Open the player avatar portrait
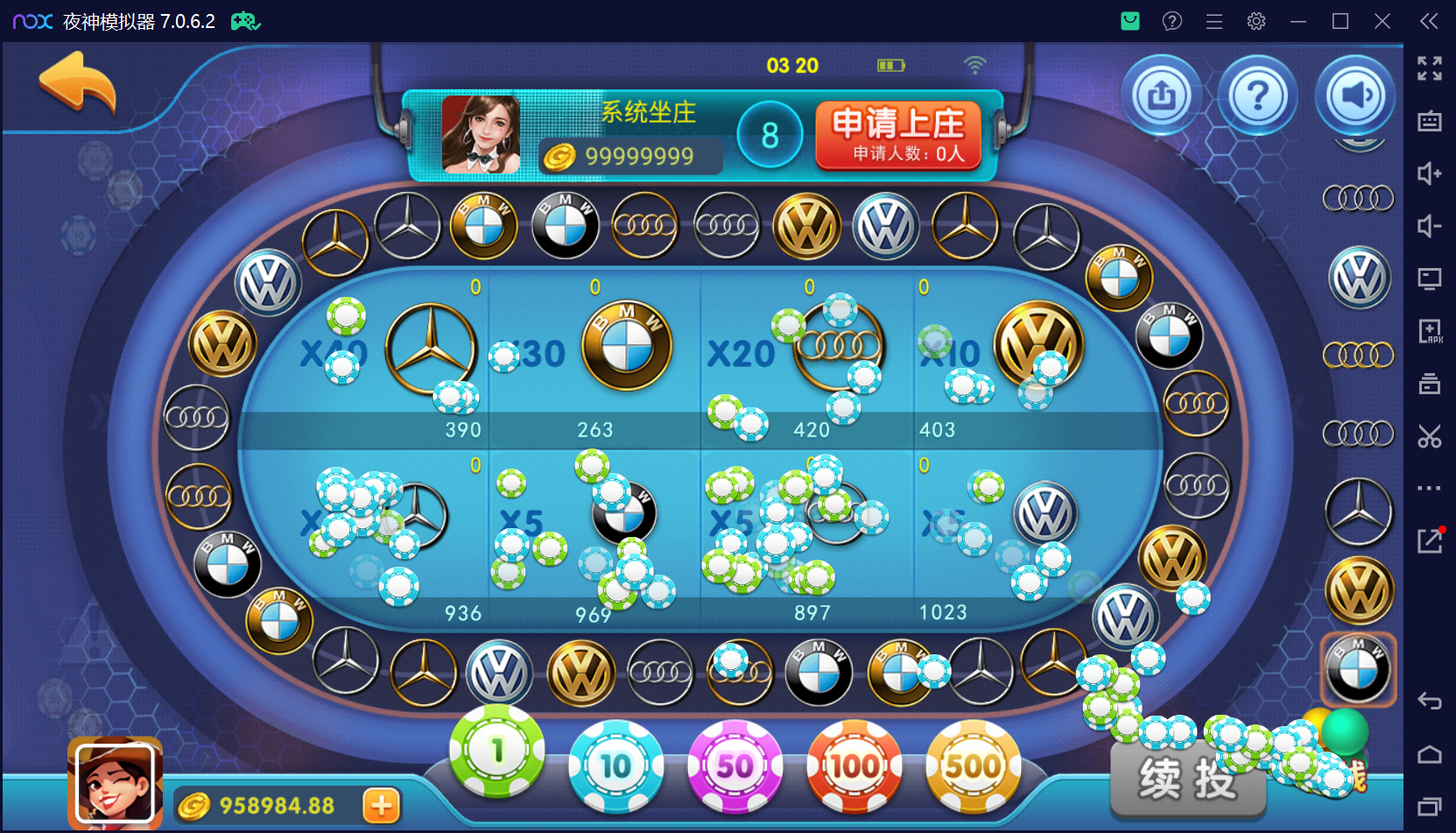The width and height of the screenshot is (1456, 833). click(x=115, y=783)
